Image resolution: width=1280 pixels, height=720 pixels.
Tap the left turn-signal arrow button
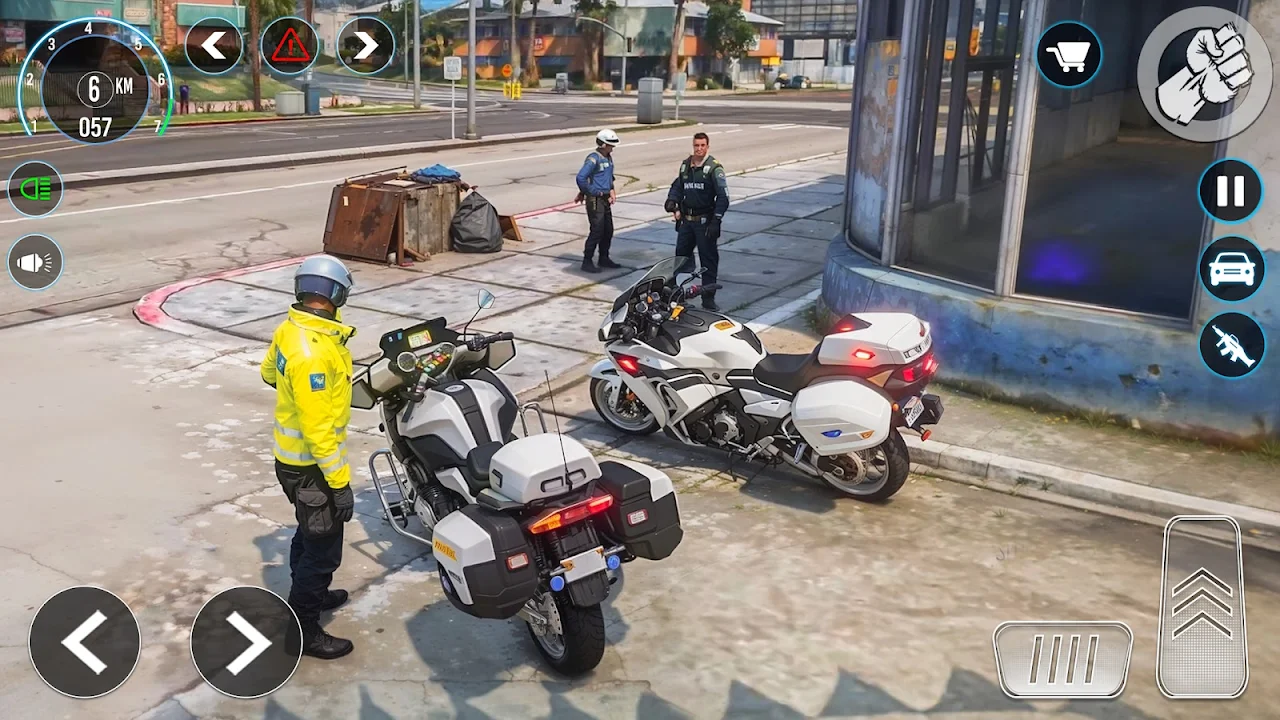click(x=213, y=45)
